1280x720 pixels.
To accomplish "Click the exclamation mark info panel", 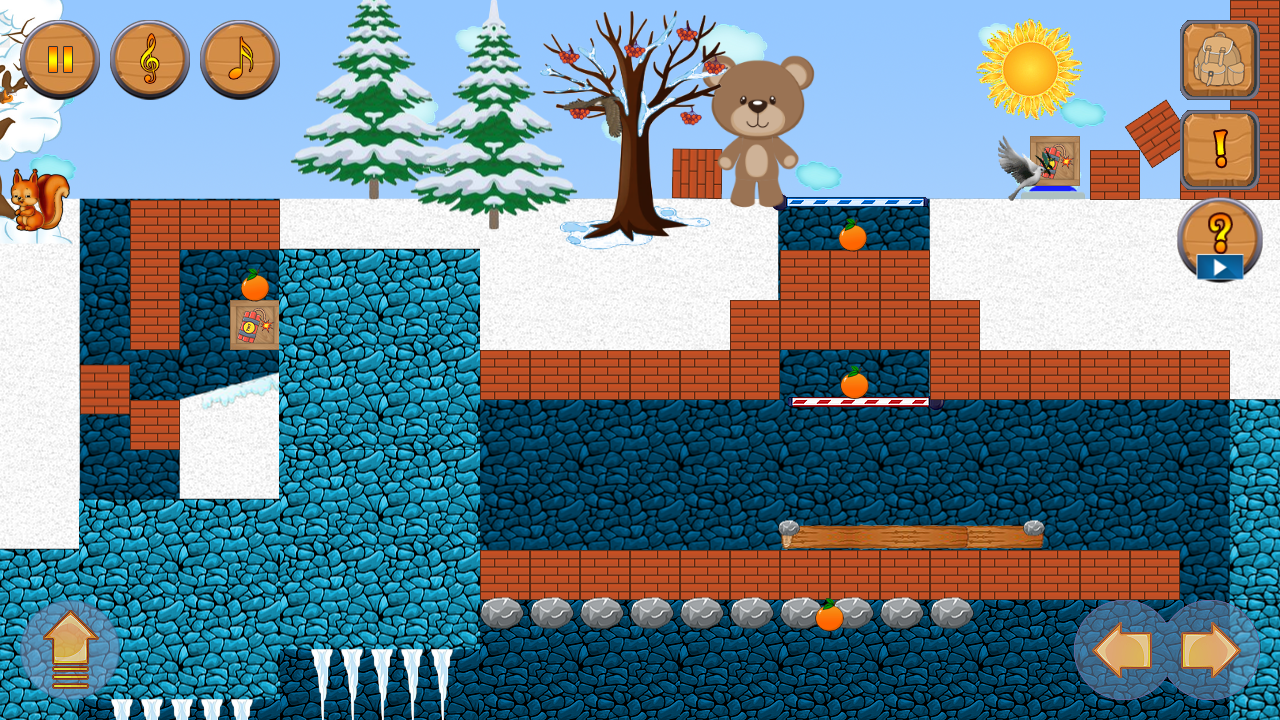I will 1218,150.
